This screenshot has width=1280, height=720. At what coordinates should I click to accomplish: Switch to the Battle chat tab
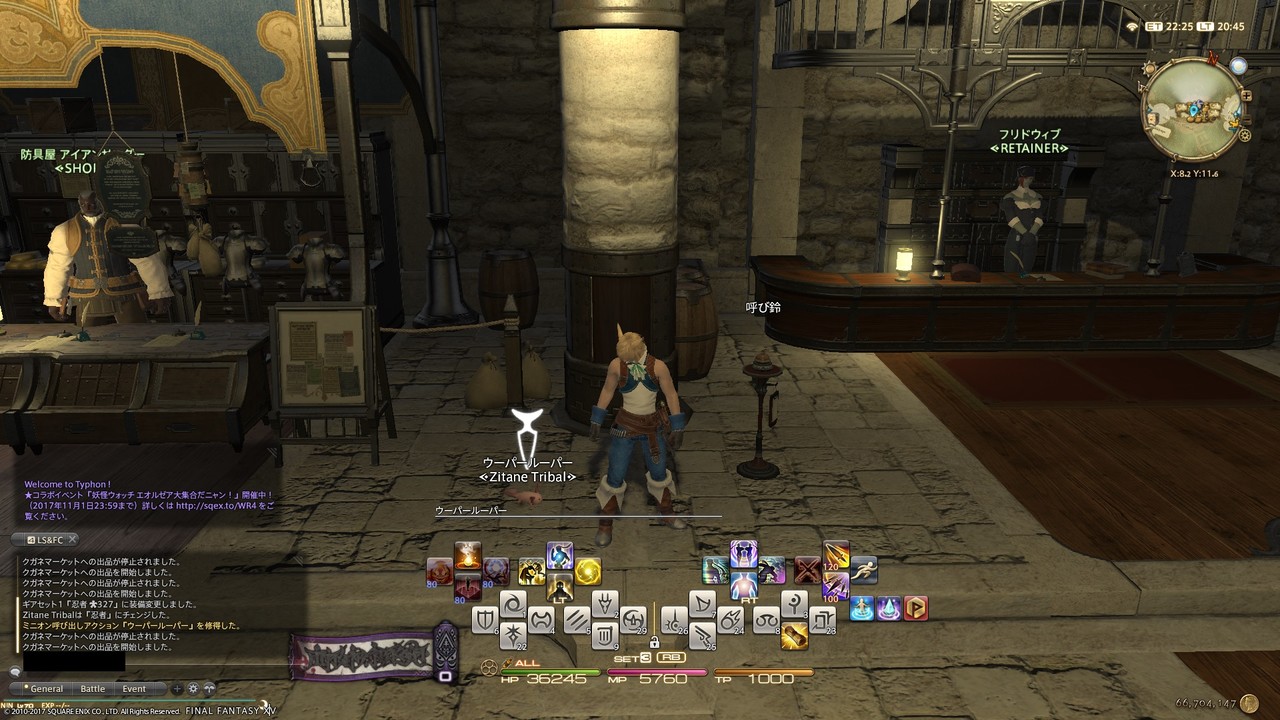point(93,689)
